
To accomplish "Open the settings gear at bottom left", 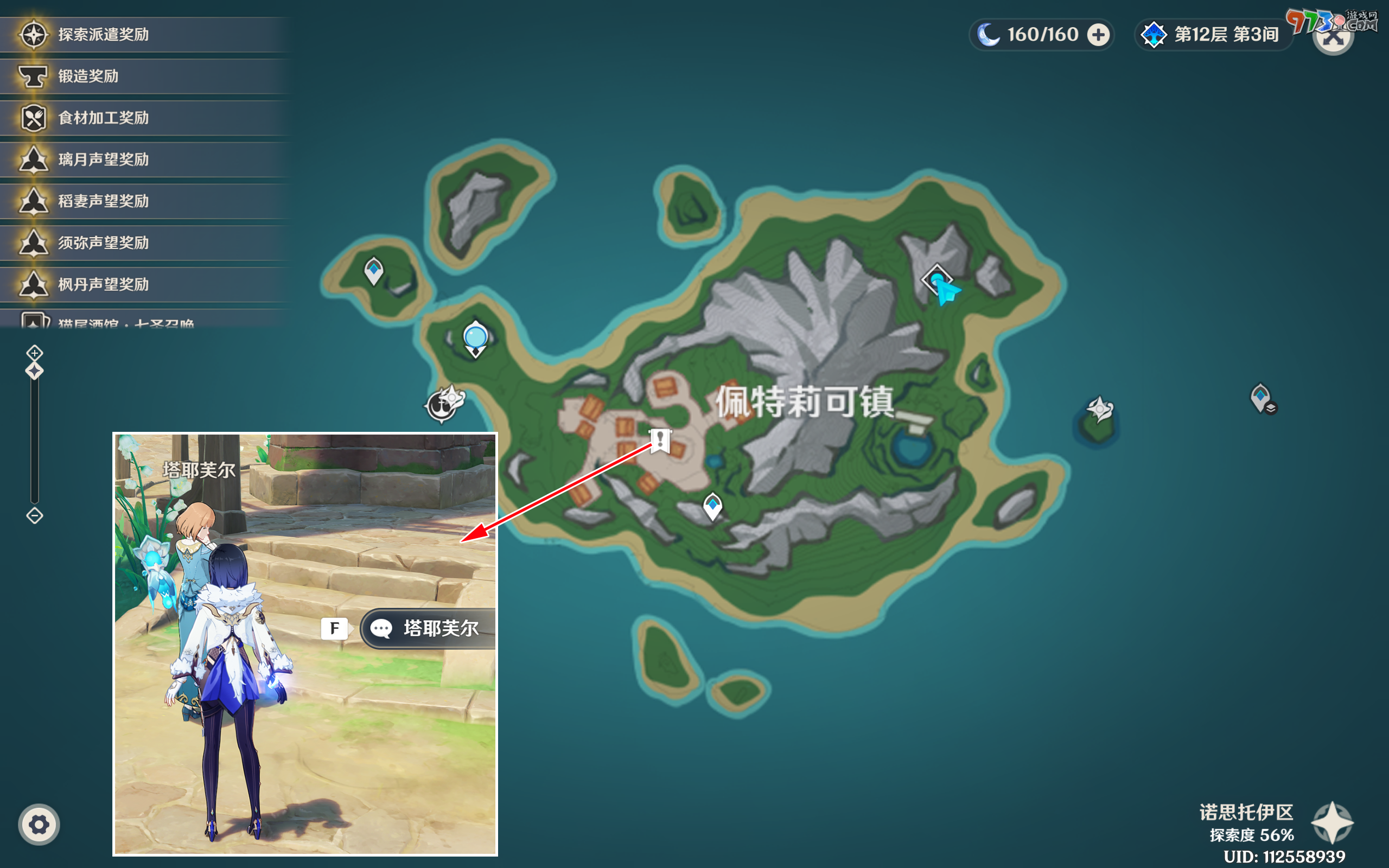I will [x=39, y=824].
